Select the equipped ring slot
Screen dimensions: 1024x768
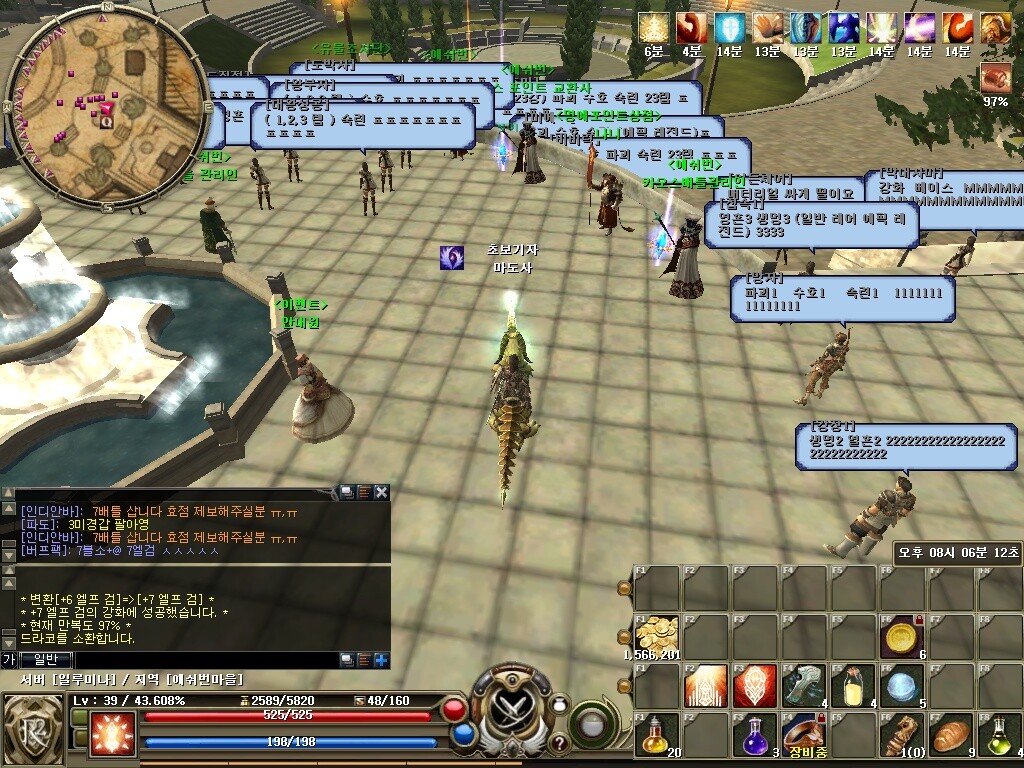click(x=804, y=733)
